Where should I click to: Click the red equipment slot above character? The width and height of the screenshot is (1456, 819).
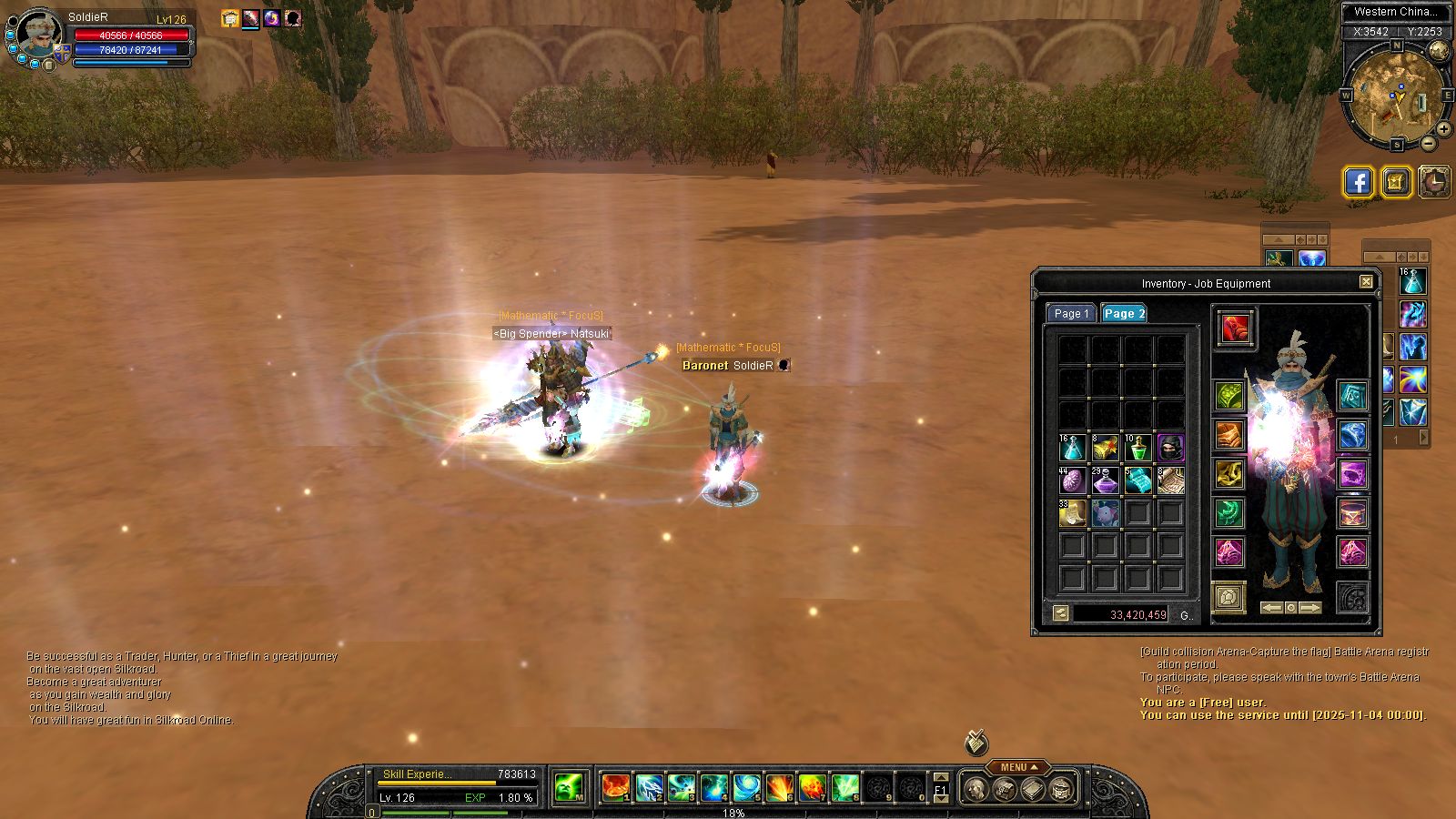(1235, 329)
